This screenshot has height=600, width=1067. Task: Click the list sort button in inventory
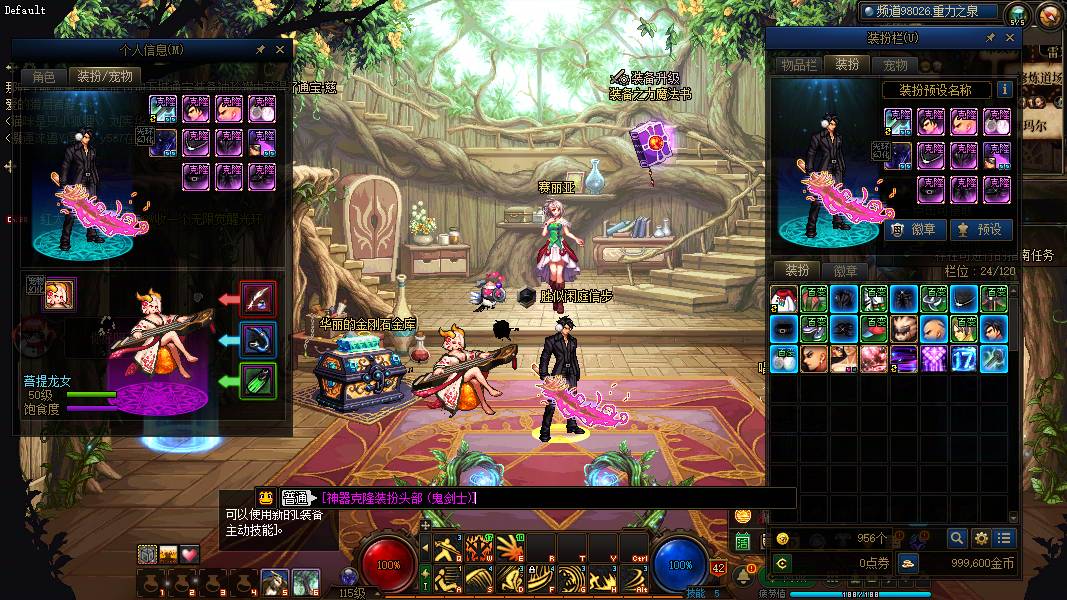point(1004,538)
